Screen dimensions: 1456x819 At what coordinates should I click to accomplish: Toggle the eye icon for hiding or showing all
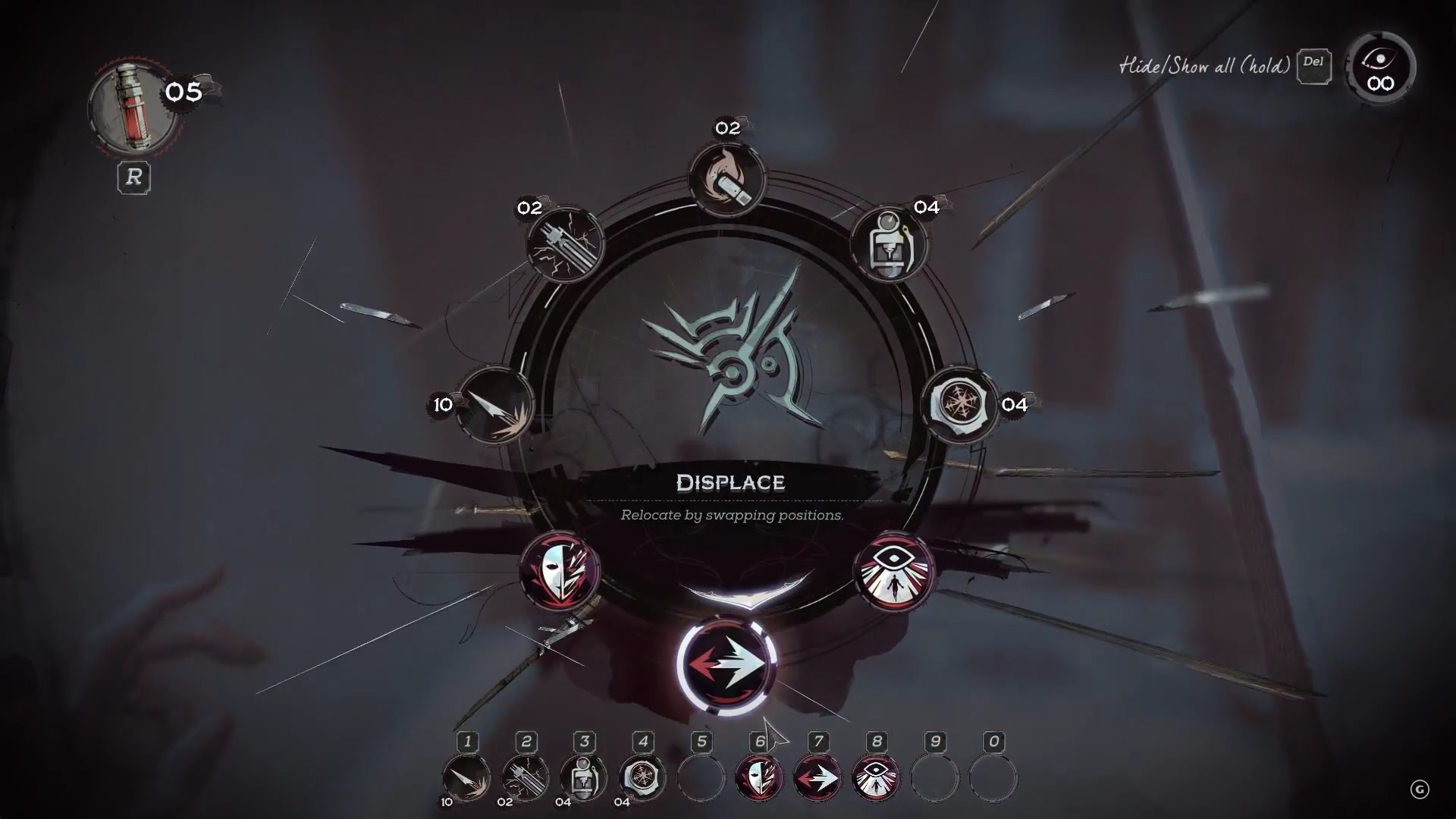pos(1380,67)
